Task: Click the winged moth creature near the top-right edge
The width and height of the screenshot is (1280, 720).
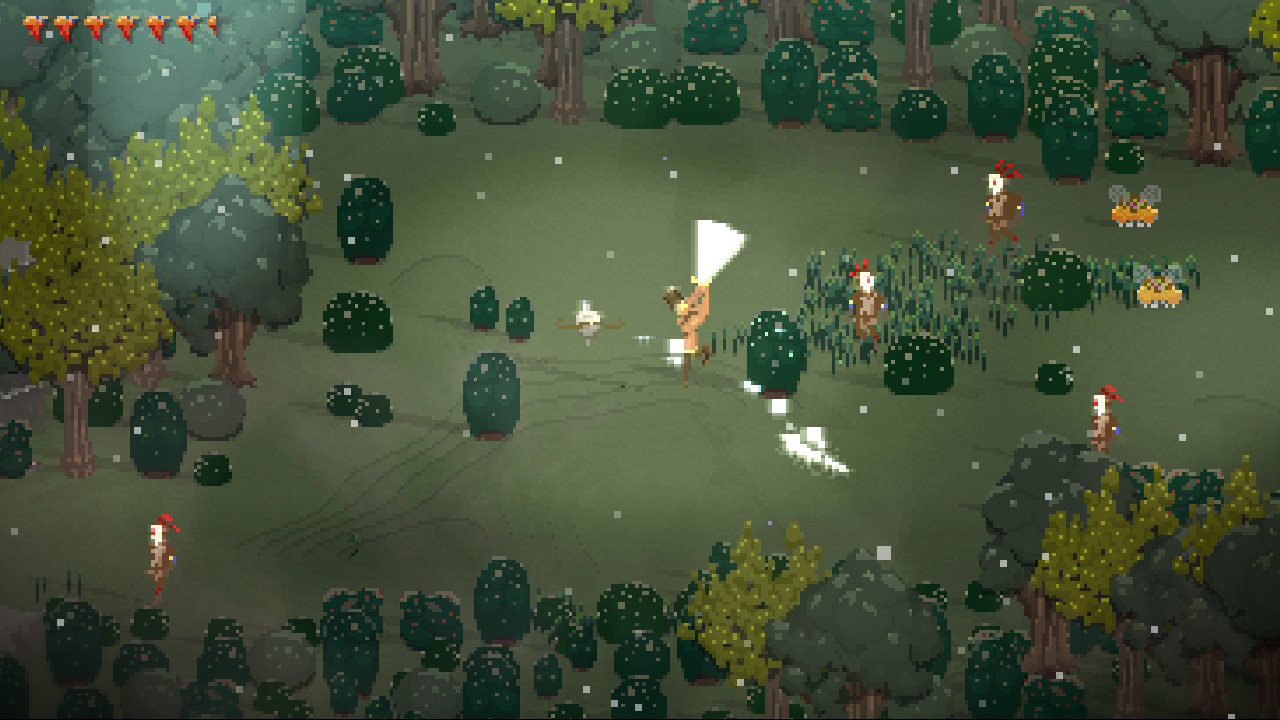Action: 1136,210
